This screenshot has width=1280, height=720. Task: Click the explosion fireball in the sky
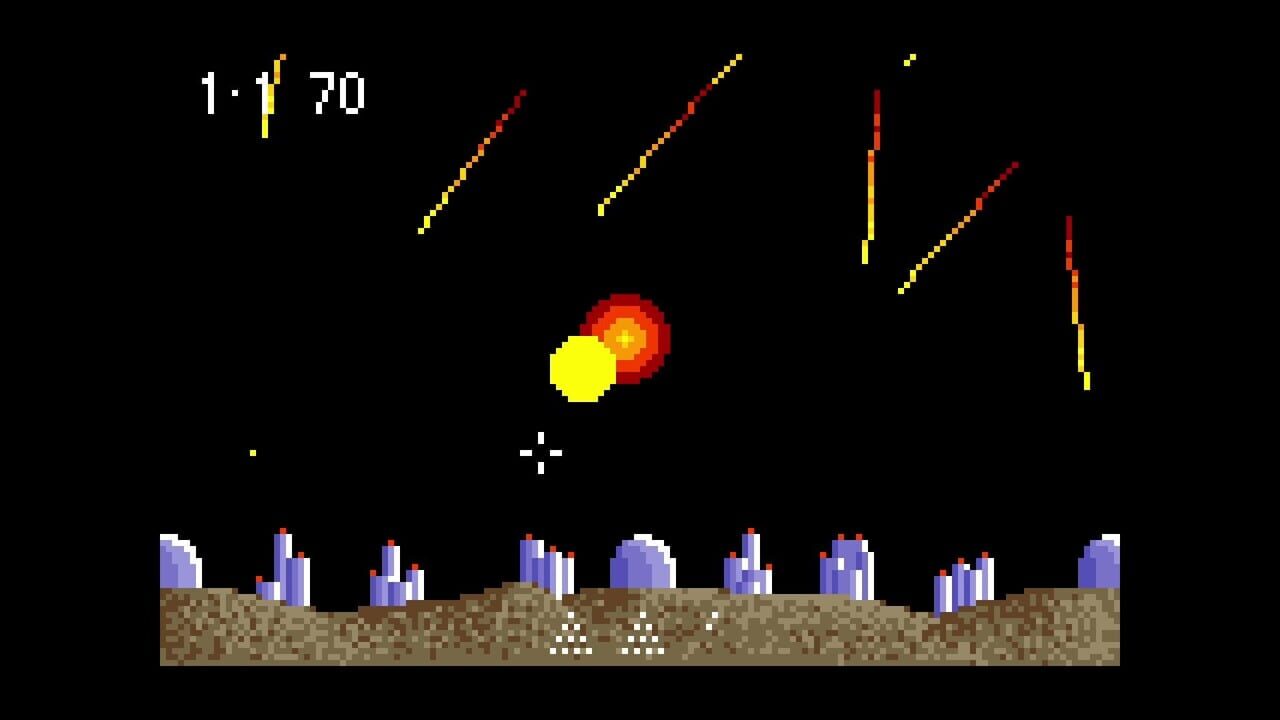click(626, 339)
